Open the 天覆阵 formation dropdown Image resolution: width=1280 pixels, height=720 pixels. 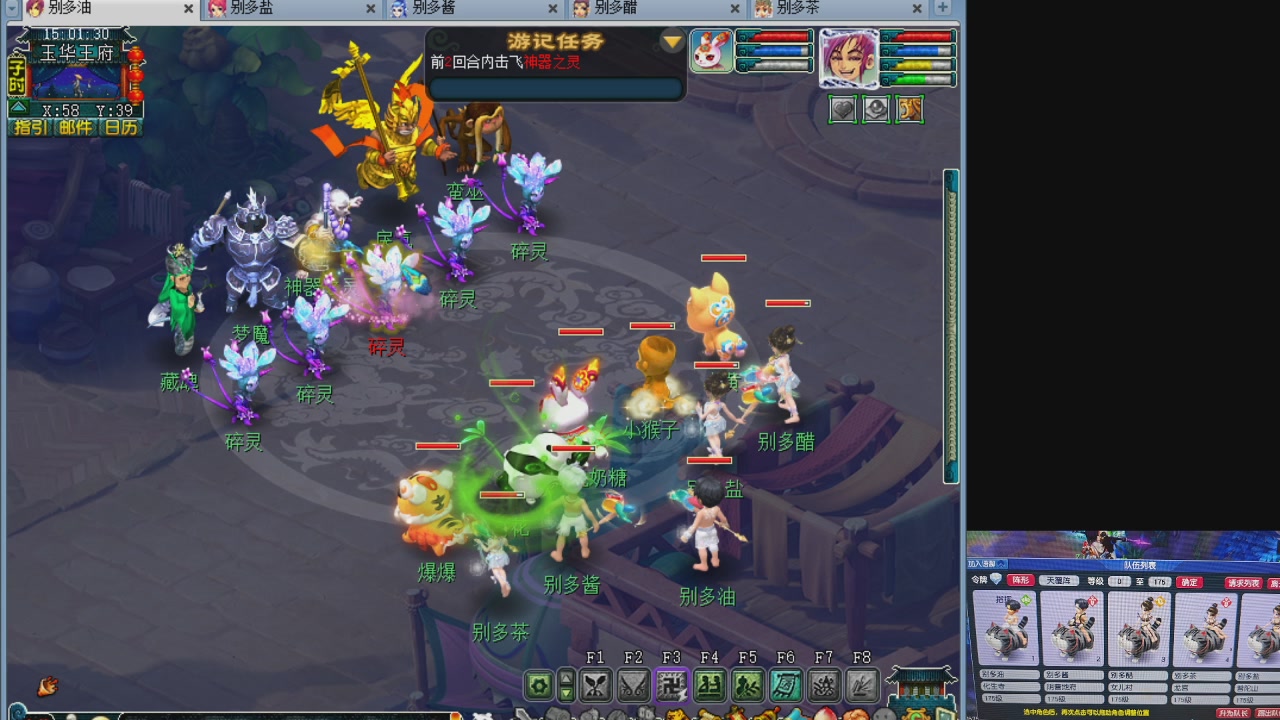pyautogui.click(x=1059, y=581)
